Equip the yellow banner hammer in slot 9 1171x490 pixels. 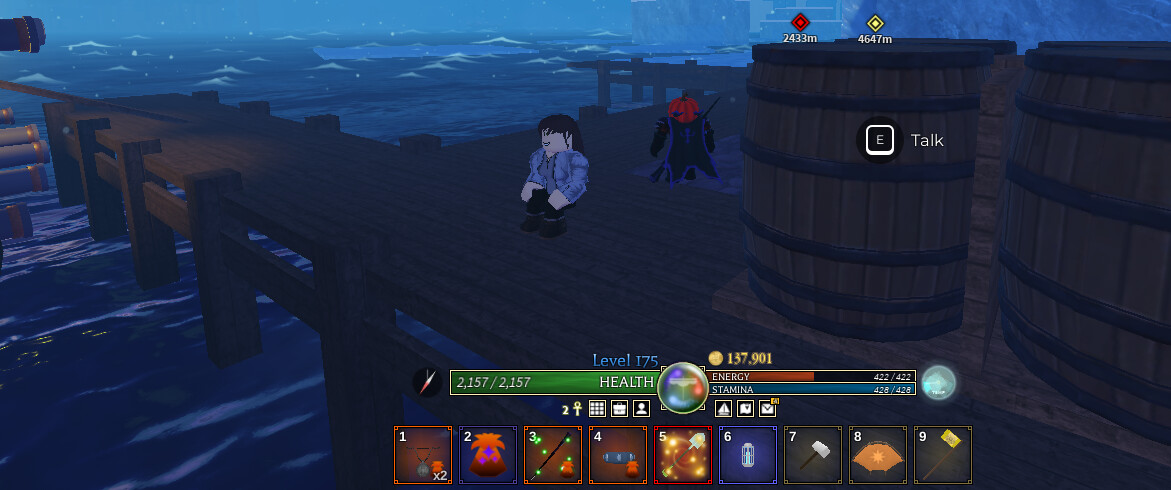(x=942, y=455)
